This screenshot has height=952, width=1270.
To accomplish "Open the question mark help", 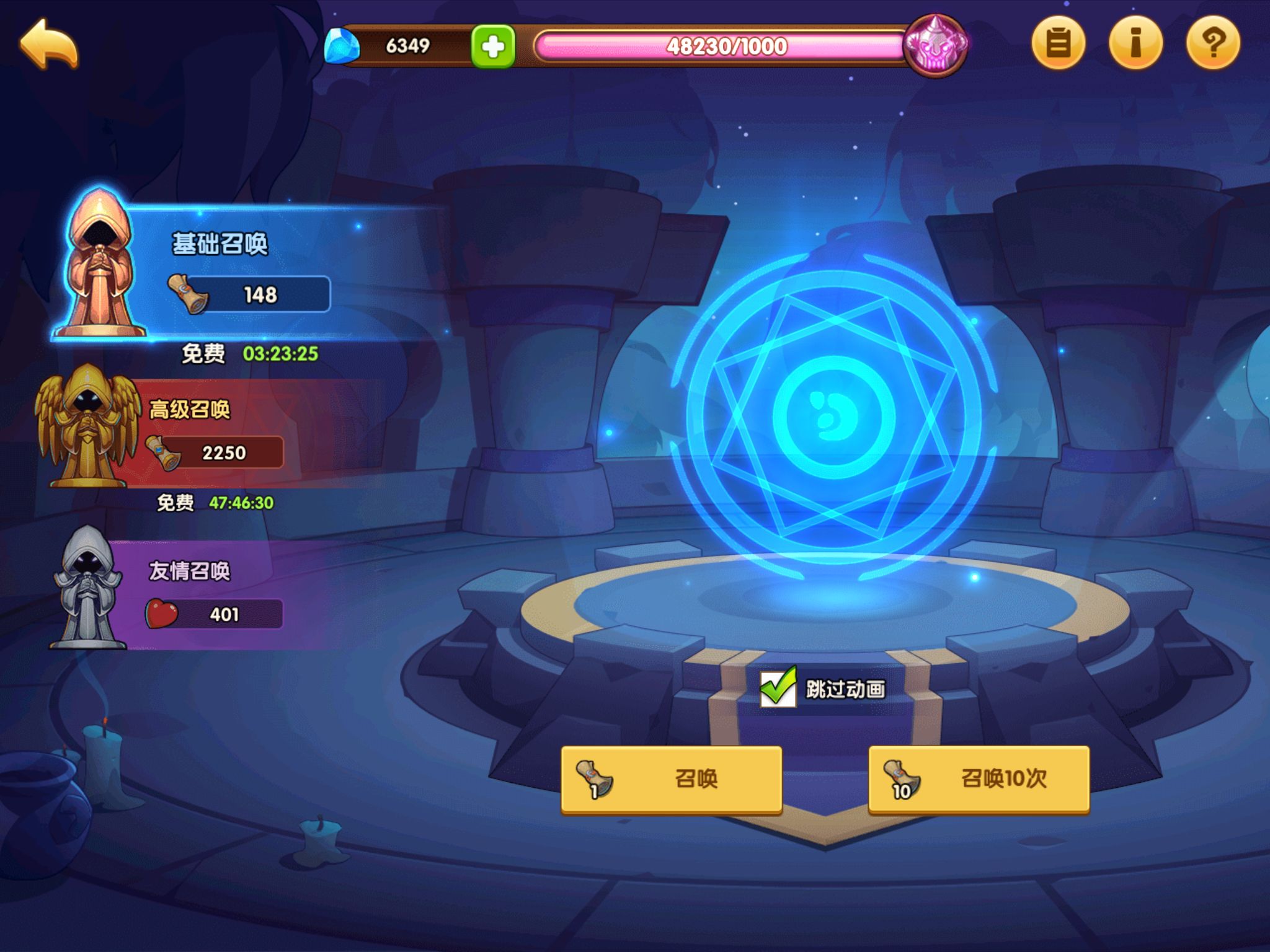I will pyautogui.click(x=1213, y=43).
